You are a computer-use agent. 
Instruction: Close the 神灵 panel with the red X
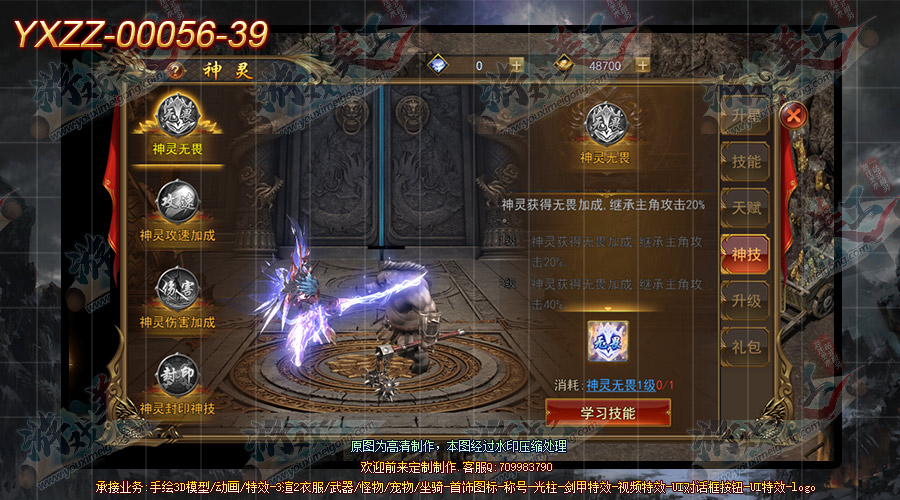tap(793, 116)
